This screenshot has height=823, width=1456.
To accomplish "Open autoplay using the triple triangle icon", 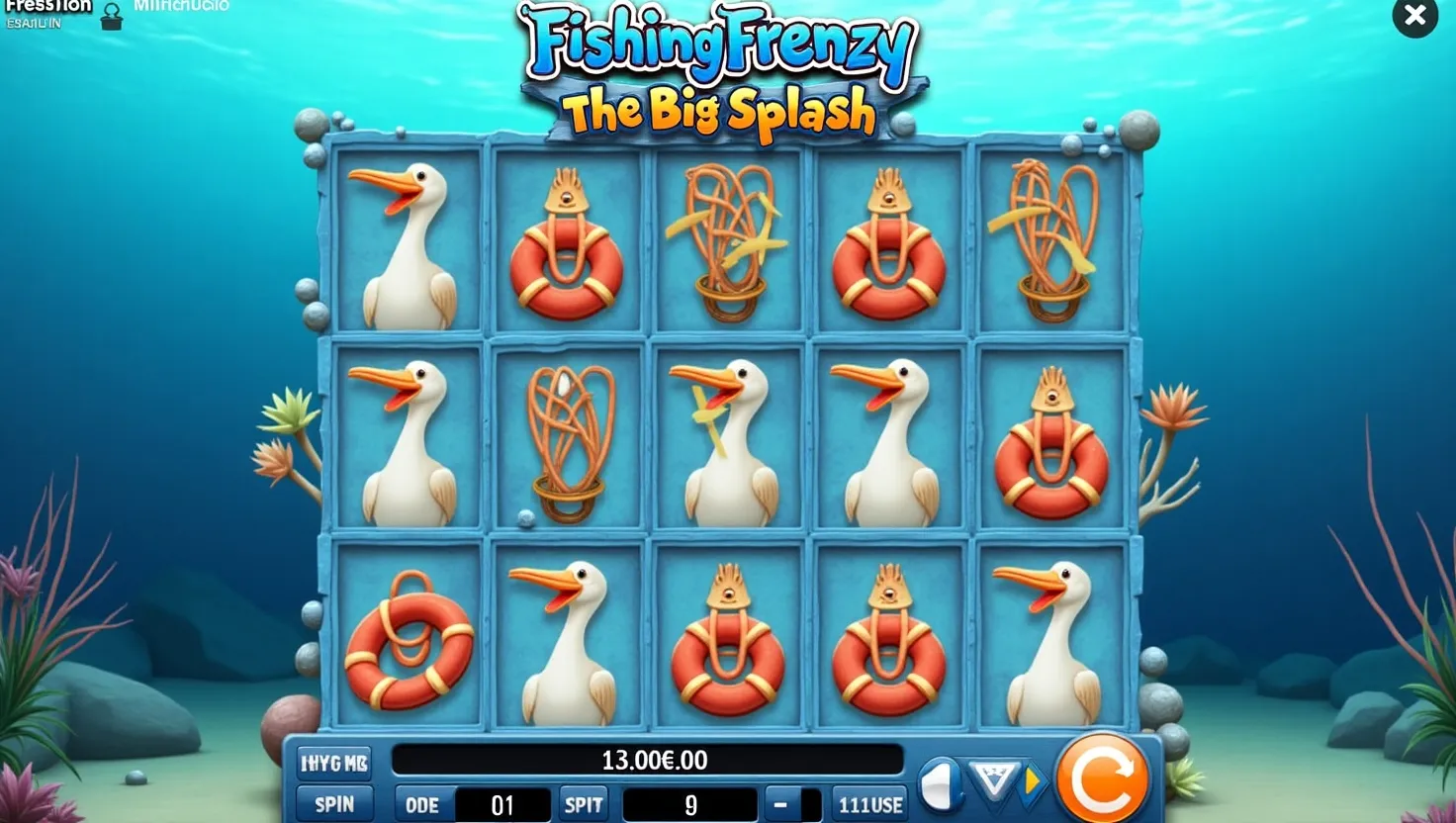I will (996, 780).
